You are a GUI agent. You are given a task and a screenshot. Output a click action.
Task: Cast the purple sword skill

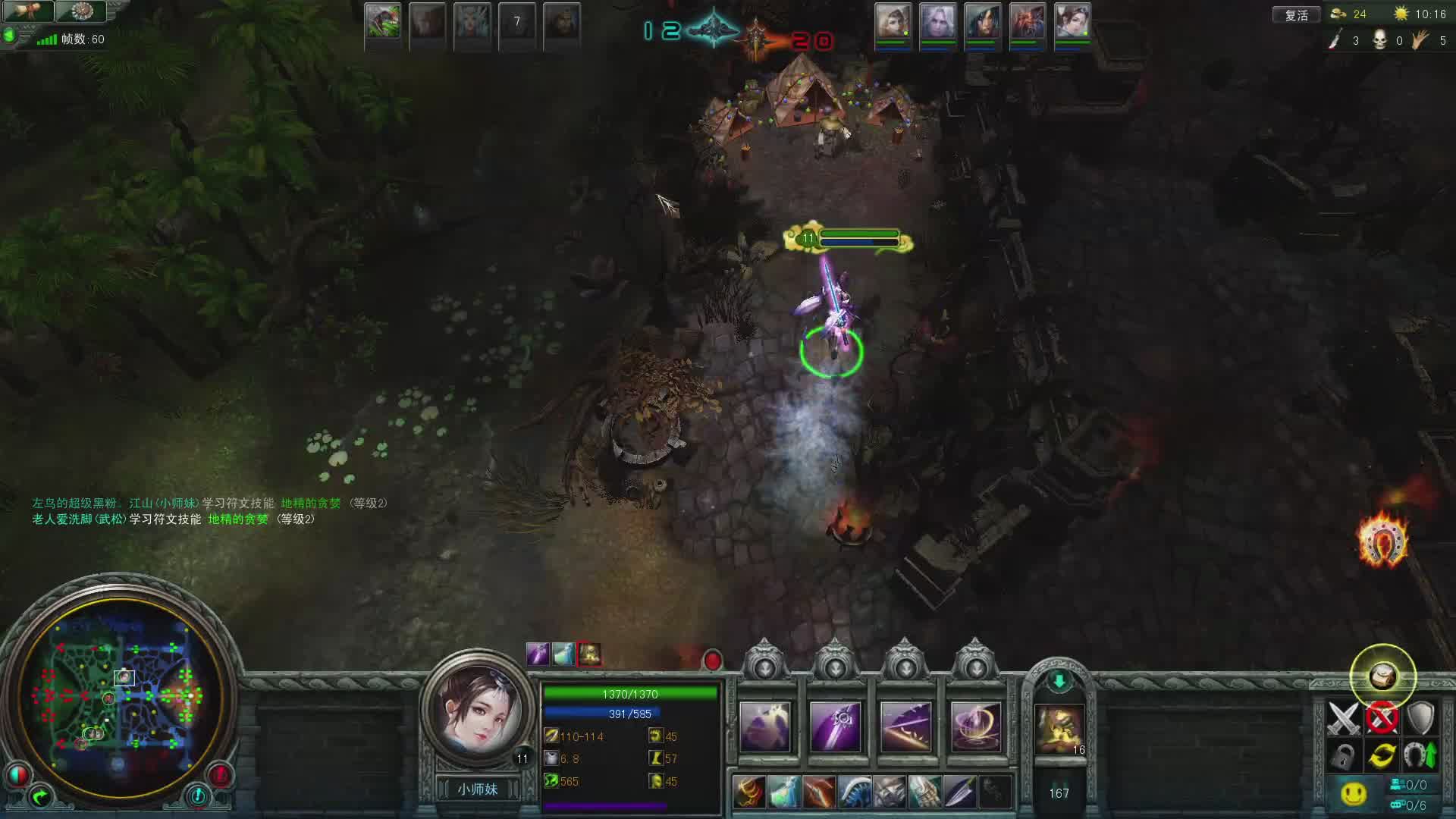tap(835, 727)
